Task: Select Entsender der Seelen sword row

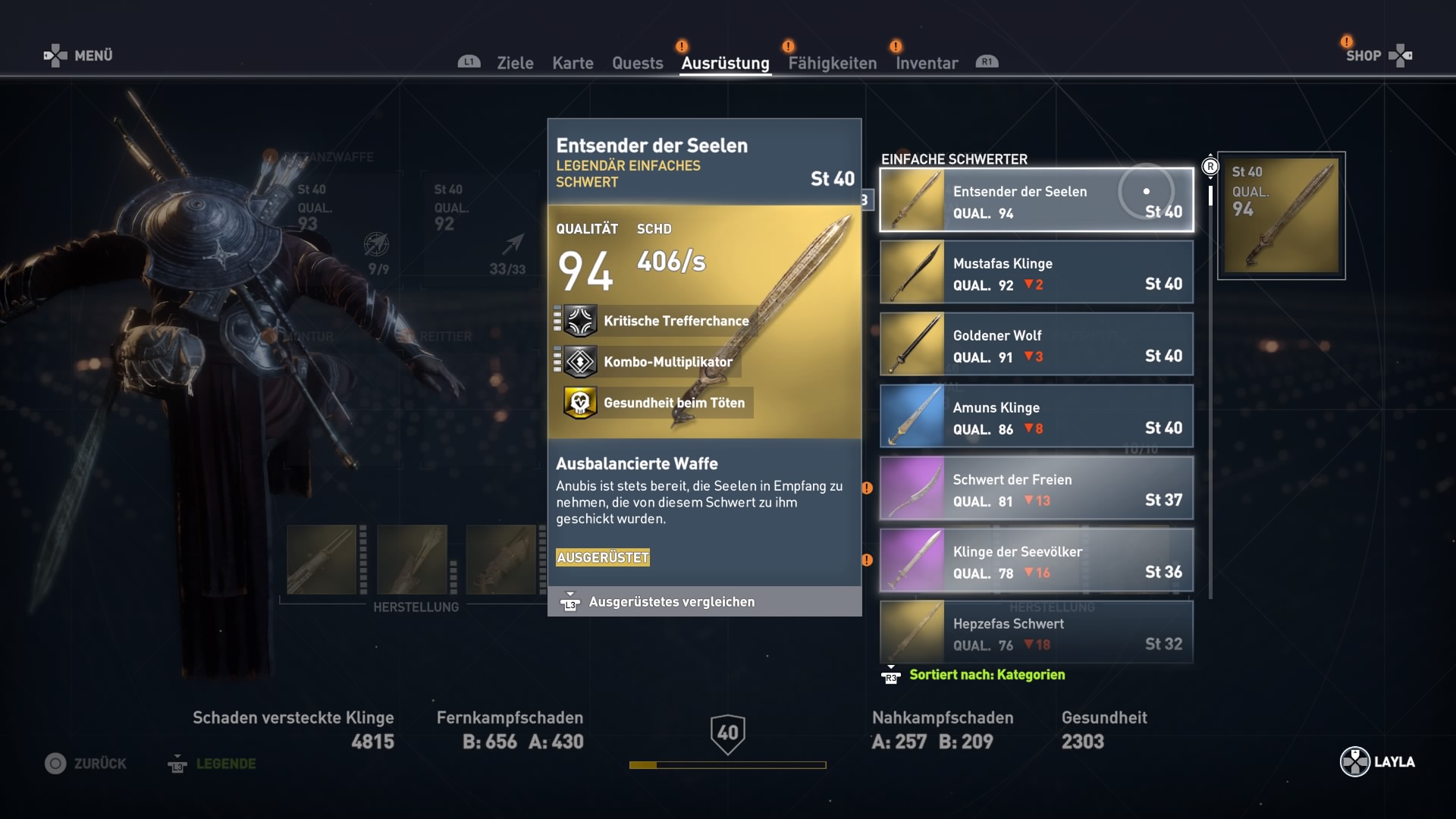Action: tap(1036, 200)
